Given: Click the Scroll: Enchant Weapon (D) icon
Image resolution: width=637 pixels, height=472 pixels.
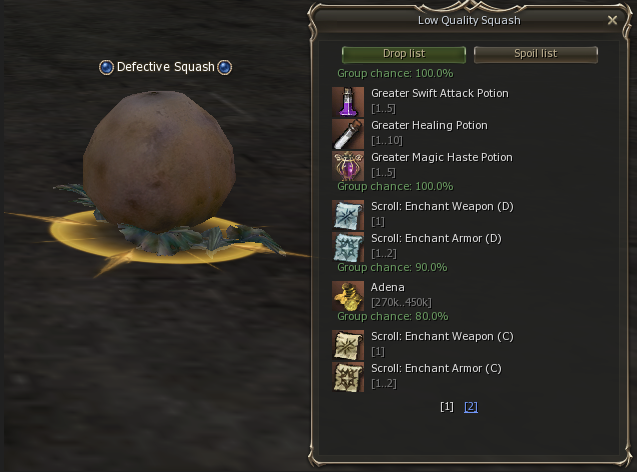Looking at the screenshot, I should pos(348,214).
